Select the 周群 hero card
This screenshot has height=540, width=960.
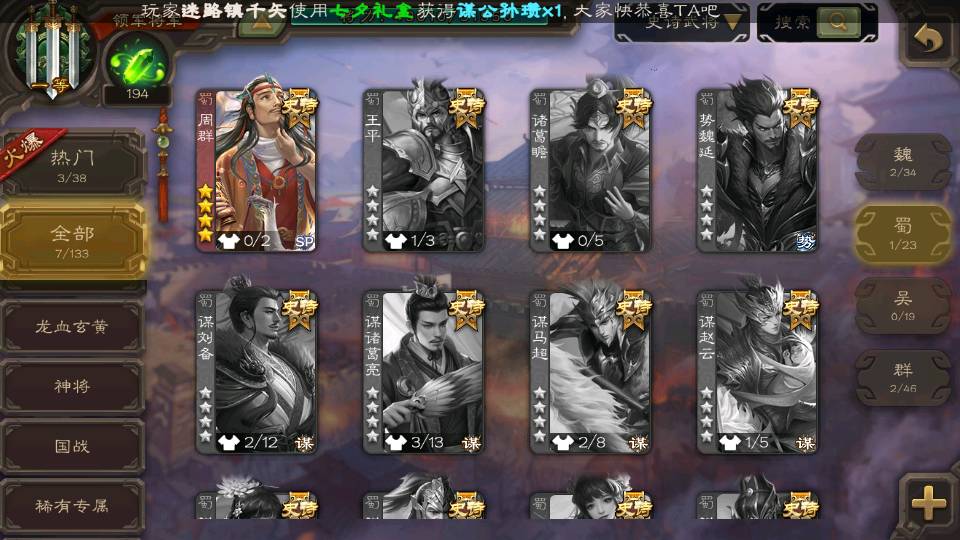[x=257, y=170]
